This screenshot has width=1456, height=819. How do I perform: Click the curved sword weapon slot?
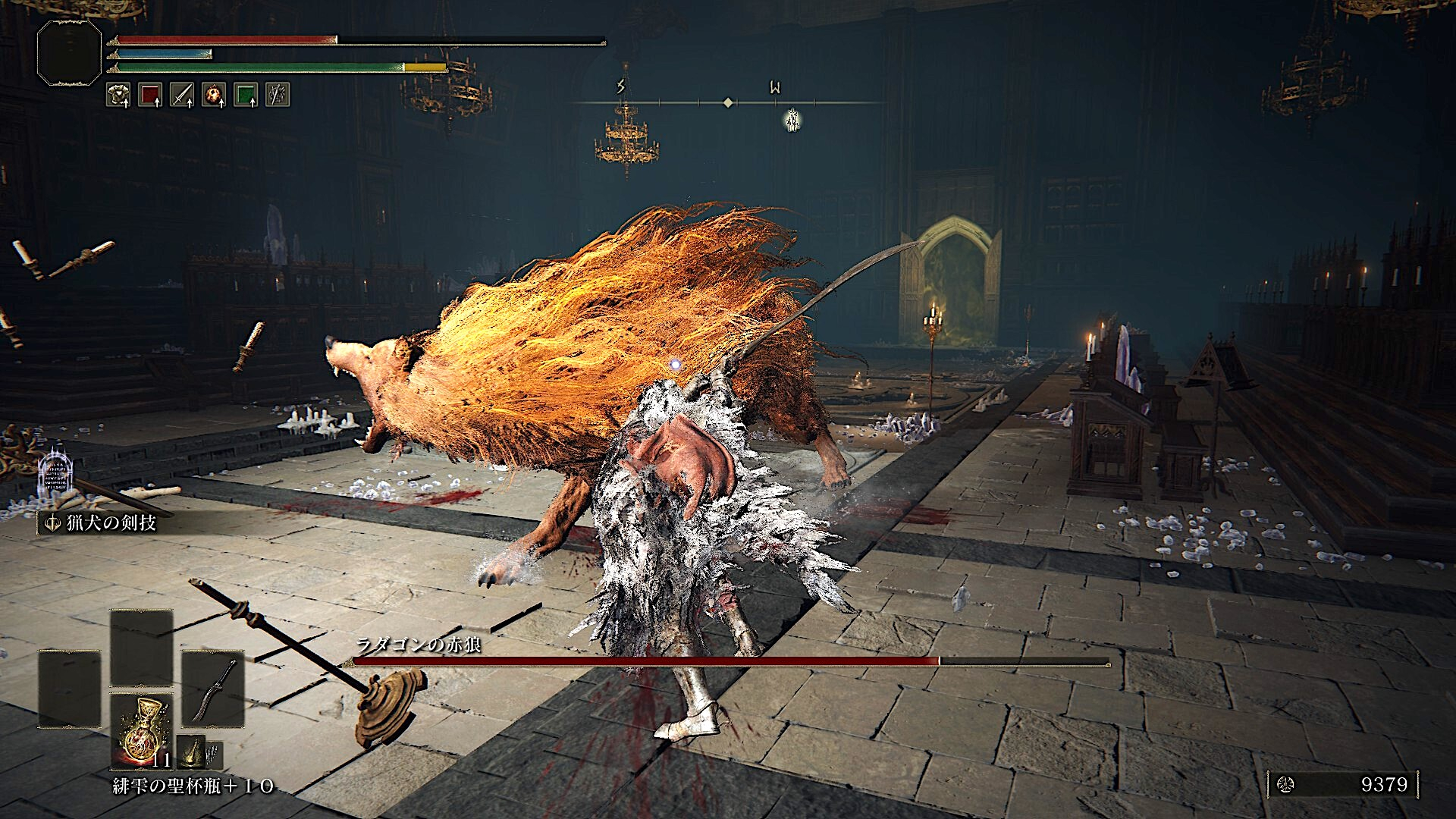point(213,690)
